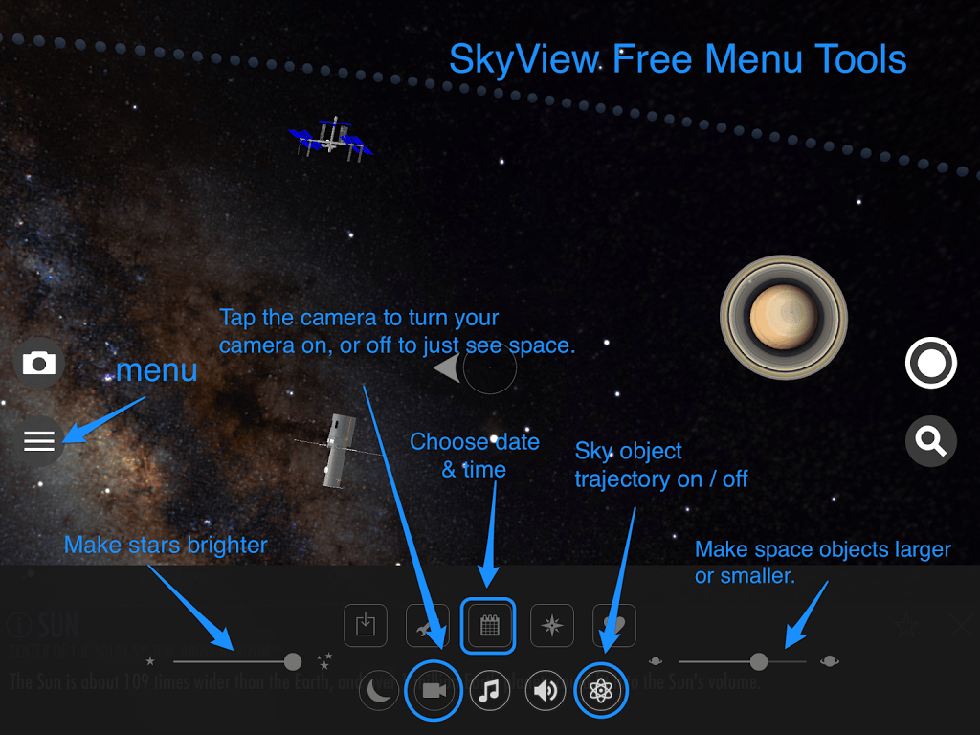The width and height of the screenshot is (980, 735).
Task: Click the download box icon
Action: pos(365,626)
